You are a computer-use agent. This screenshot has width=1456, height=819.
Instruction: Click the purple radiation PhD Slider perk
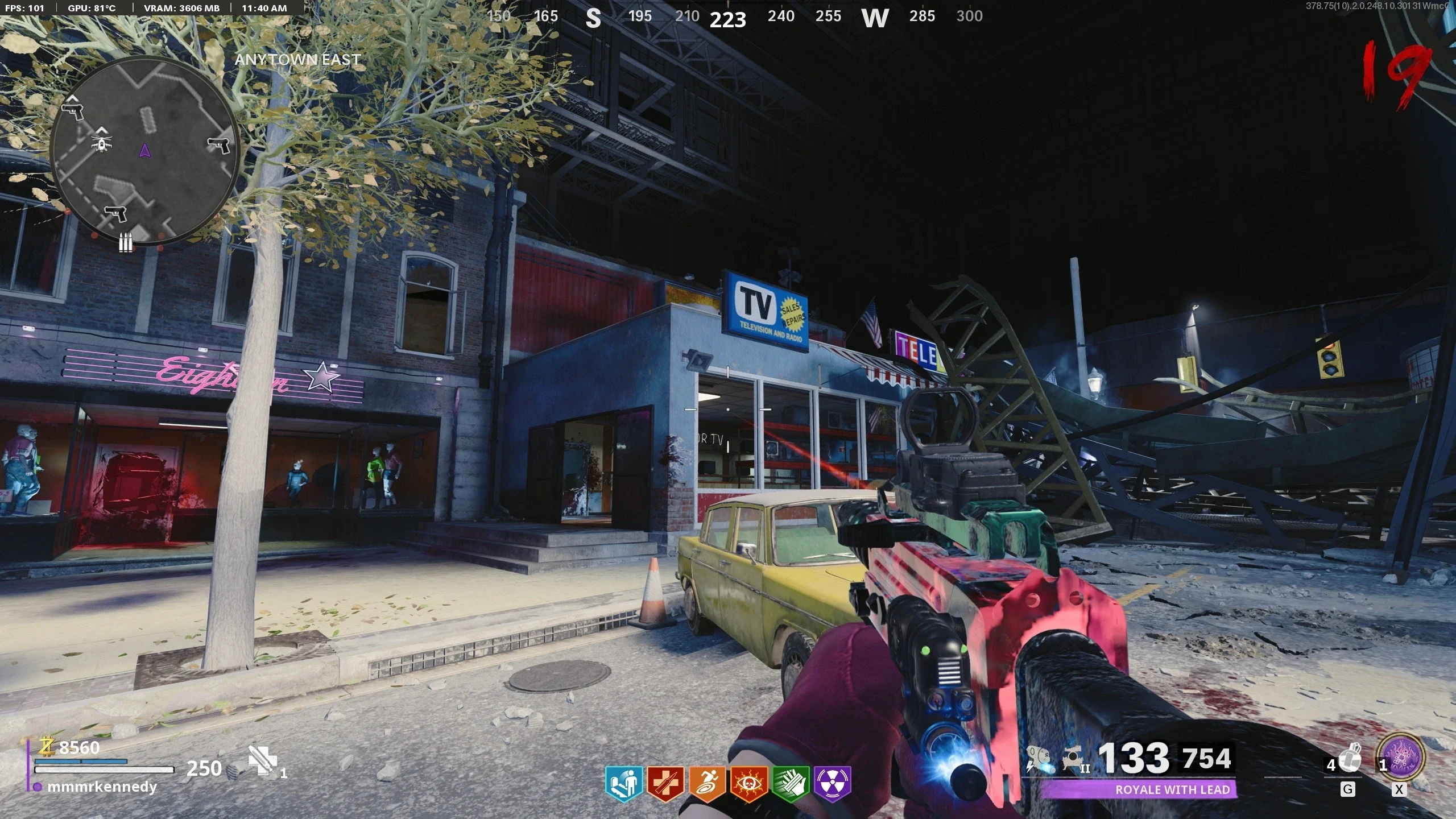[833, 784]
